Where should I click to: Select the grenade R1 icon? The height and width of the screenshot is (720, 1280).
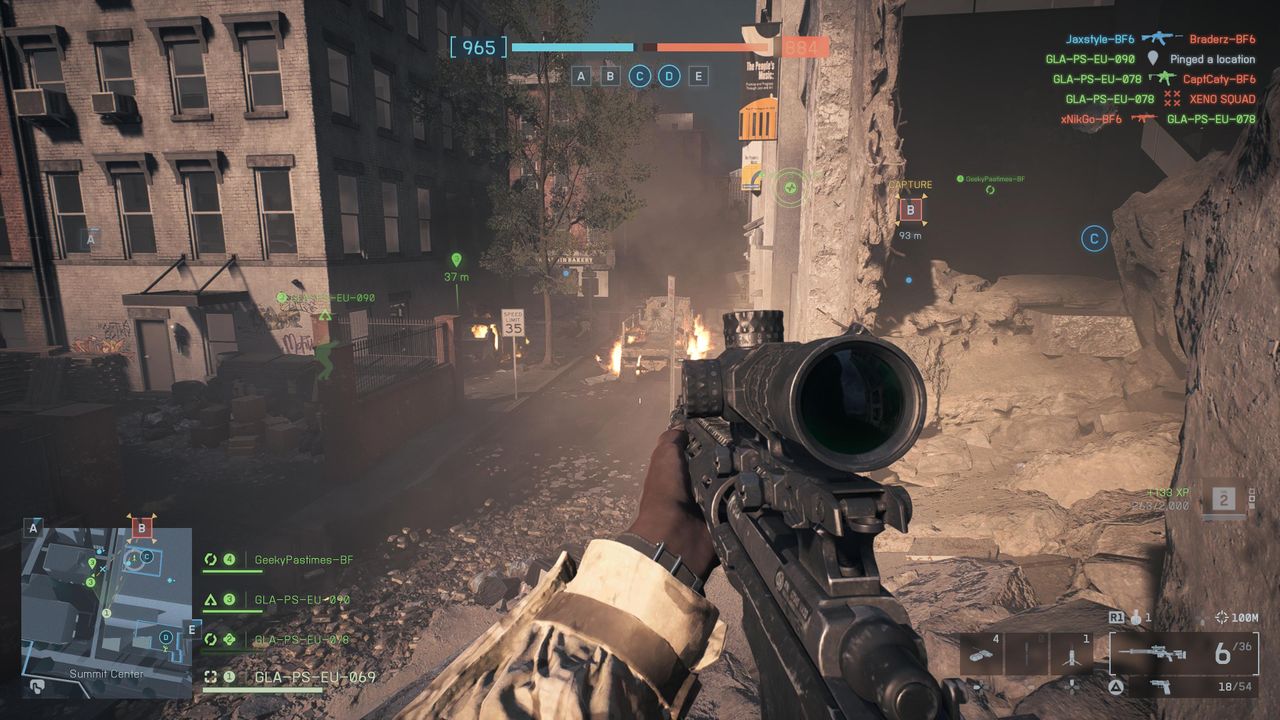[1135, 618]
